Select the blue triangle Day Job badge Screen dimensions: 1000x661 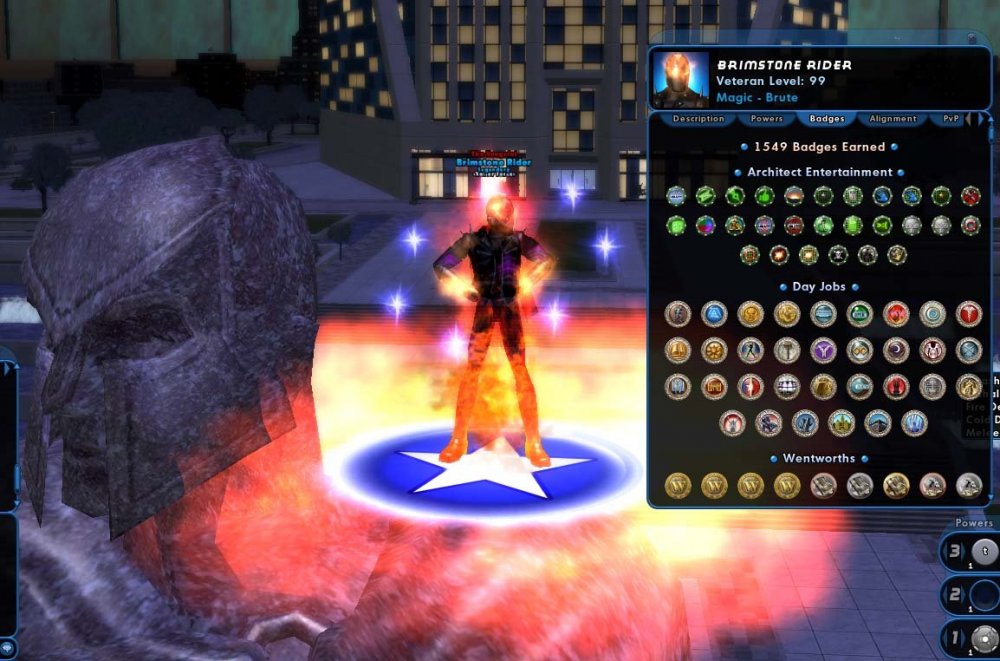(x=714, y=314)
